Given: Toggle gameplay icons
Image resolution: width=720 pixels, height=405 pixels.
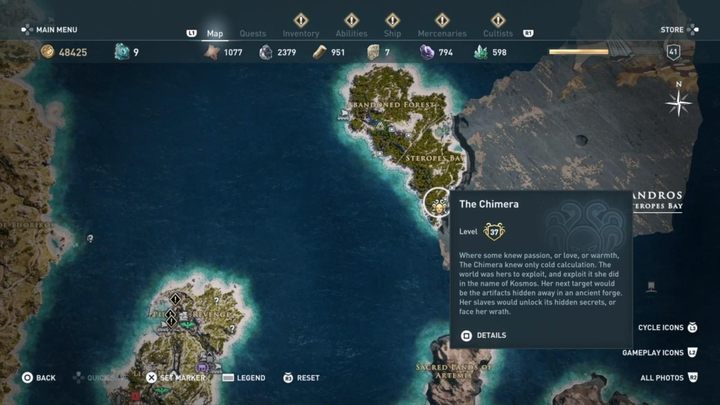Looking at the screenshot, I should click(659, 352).
